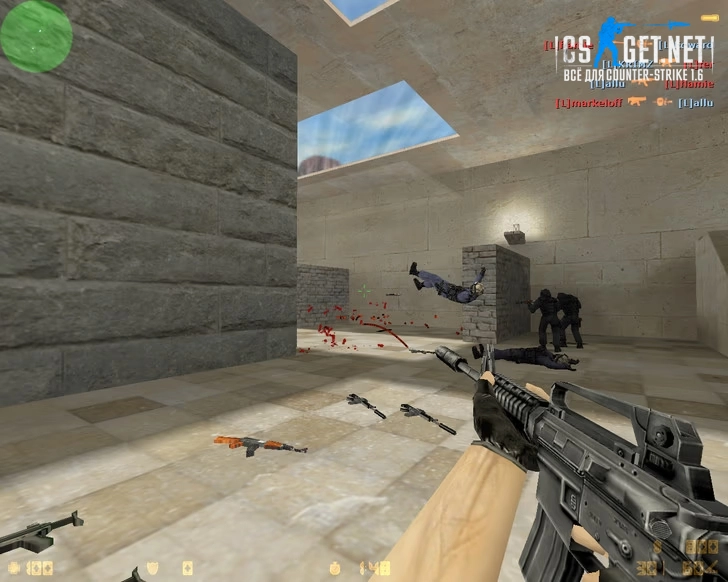This screenshot has width=728, height=582.
Task: Click the green circular radar
Action: (x=36, y=35)
